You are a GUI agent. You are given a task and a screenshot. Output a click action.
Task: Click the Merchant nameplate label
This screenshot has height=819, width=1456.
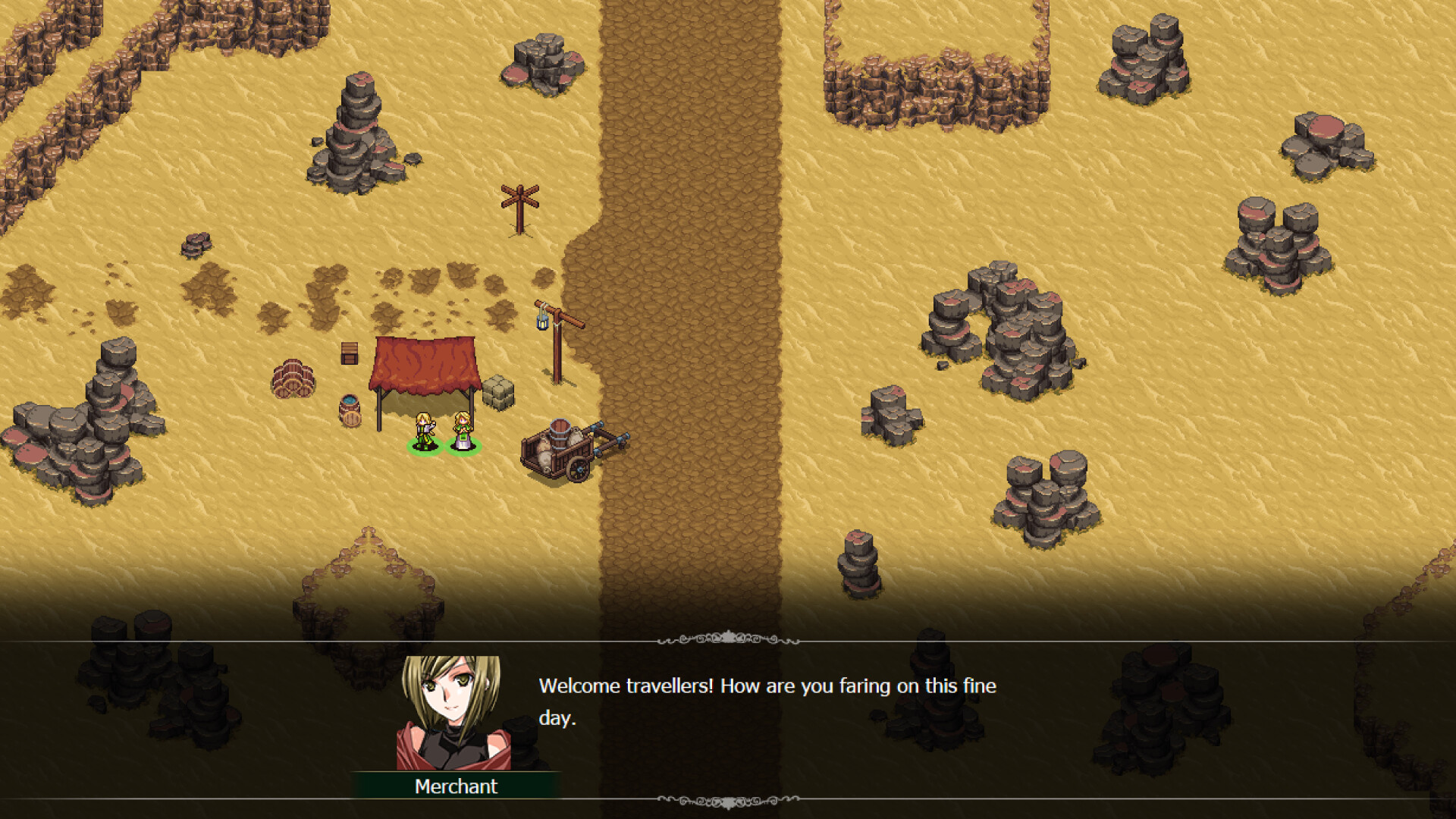[455, 786]
